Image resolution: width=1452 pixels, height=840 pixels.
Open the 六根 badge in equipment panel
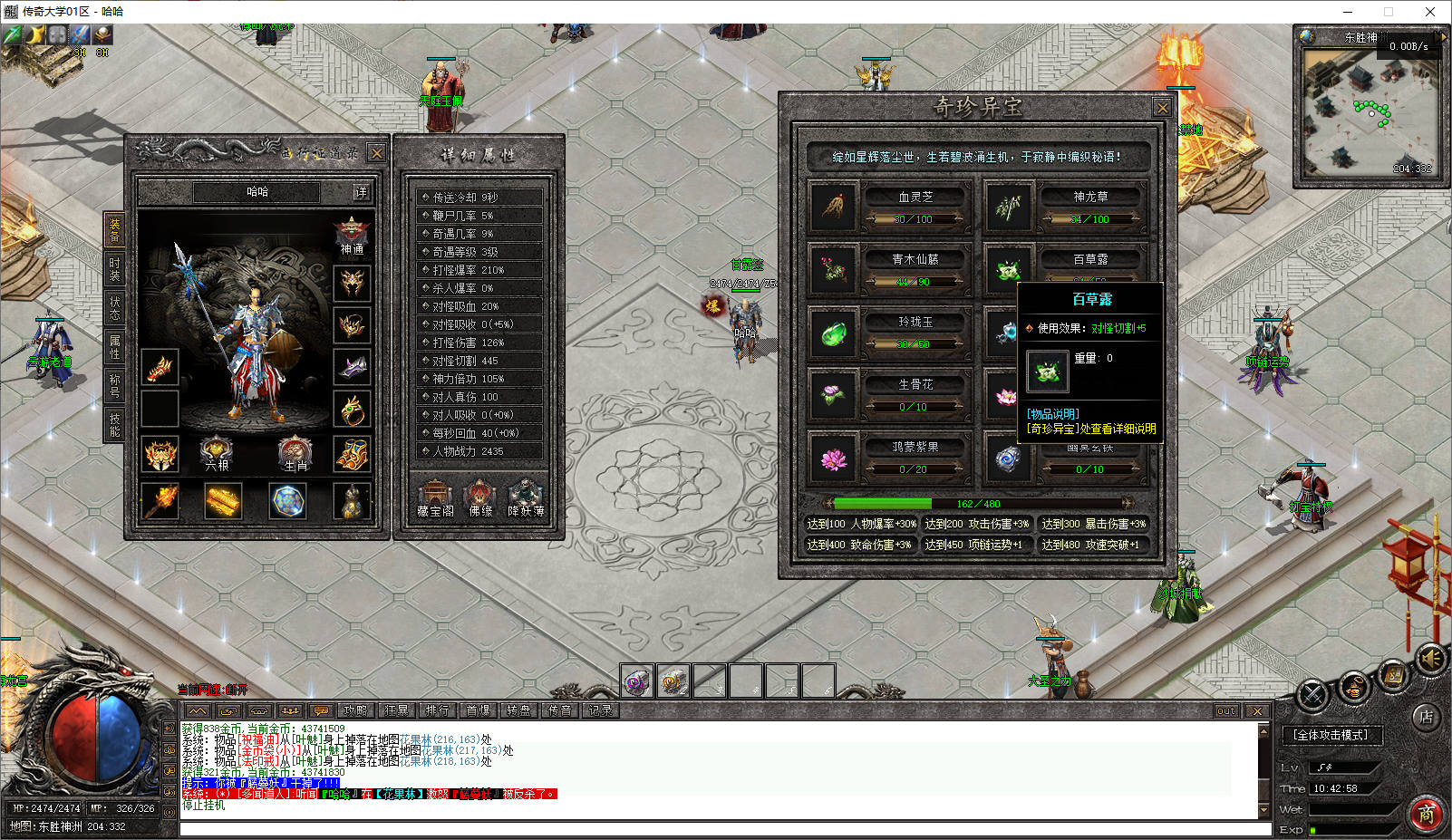(x=217, y=452)
